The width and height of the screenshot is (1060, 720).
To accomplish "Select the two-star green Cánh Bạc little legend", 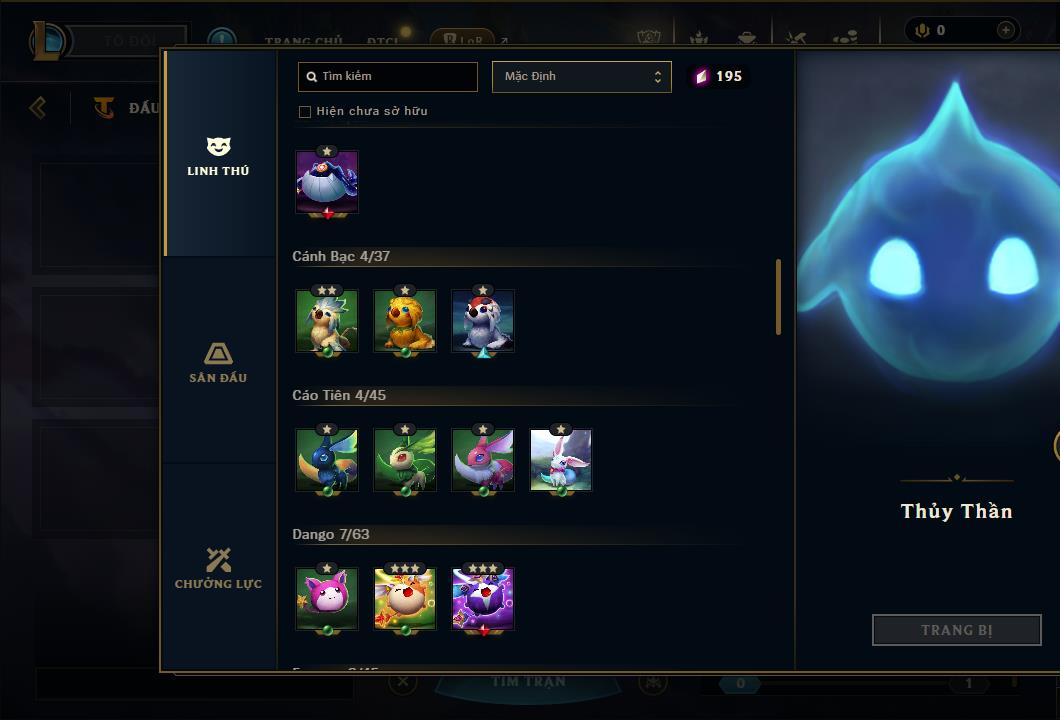I will click(x=327, y=321).
